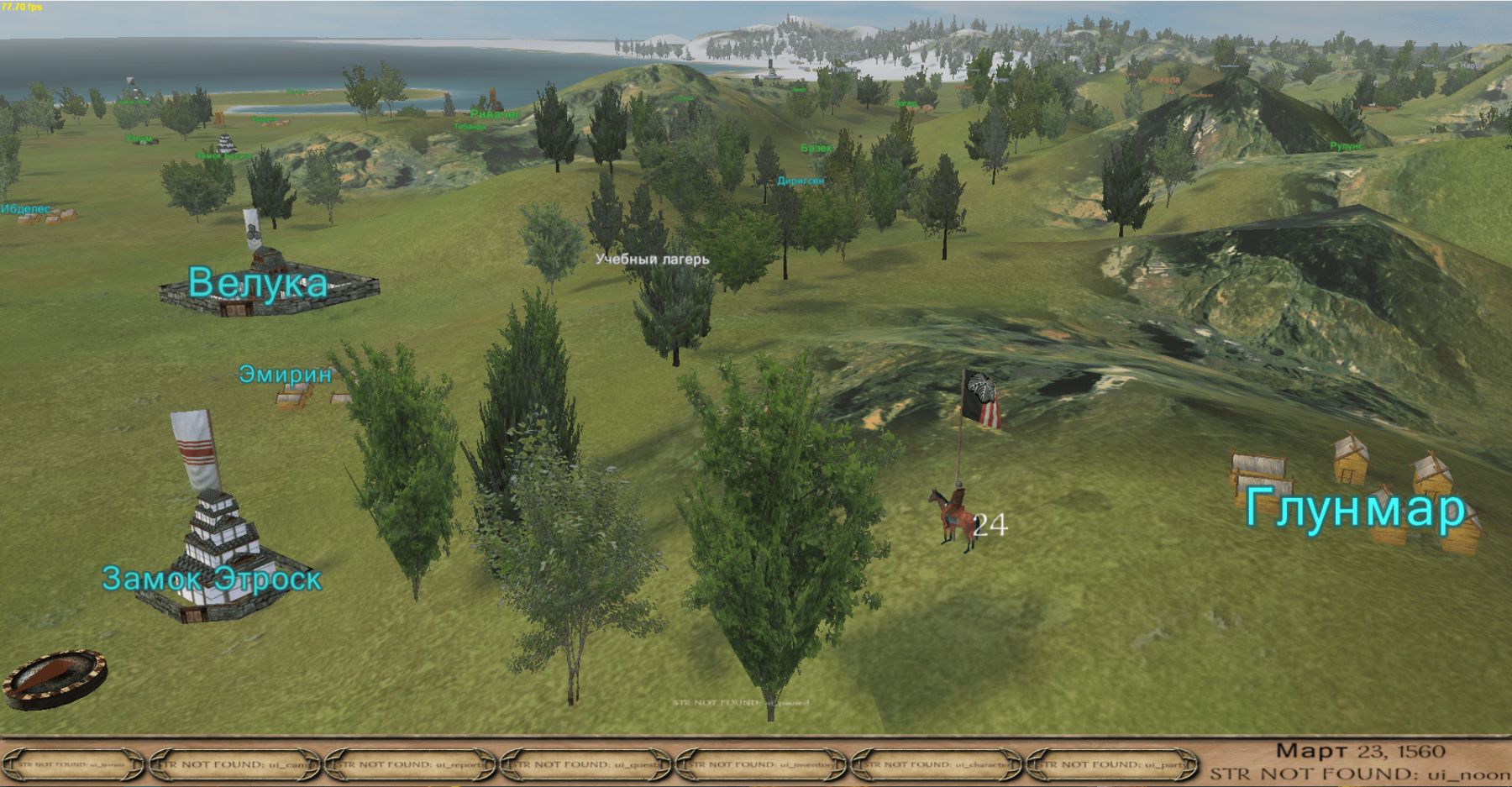Select the Замок Этроск castle label
Screen dimensions: 1512x787
(212, 578)
